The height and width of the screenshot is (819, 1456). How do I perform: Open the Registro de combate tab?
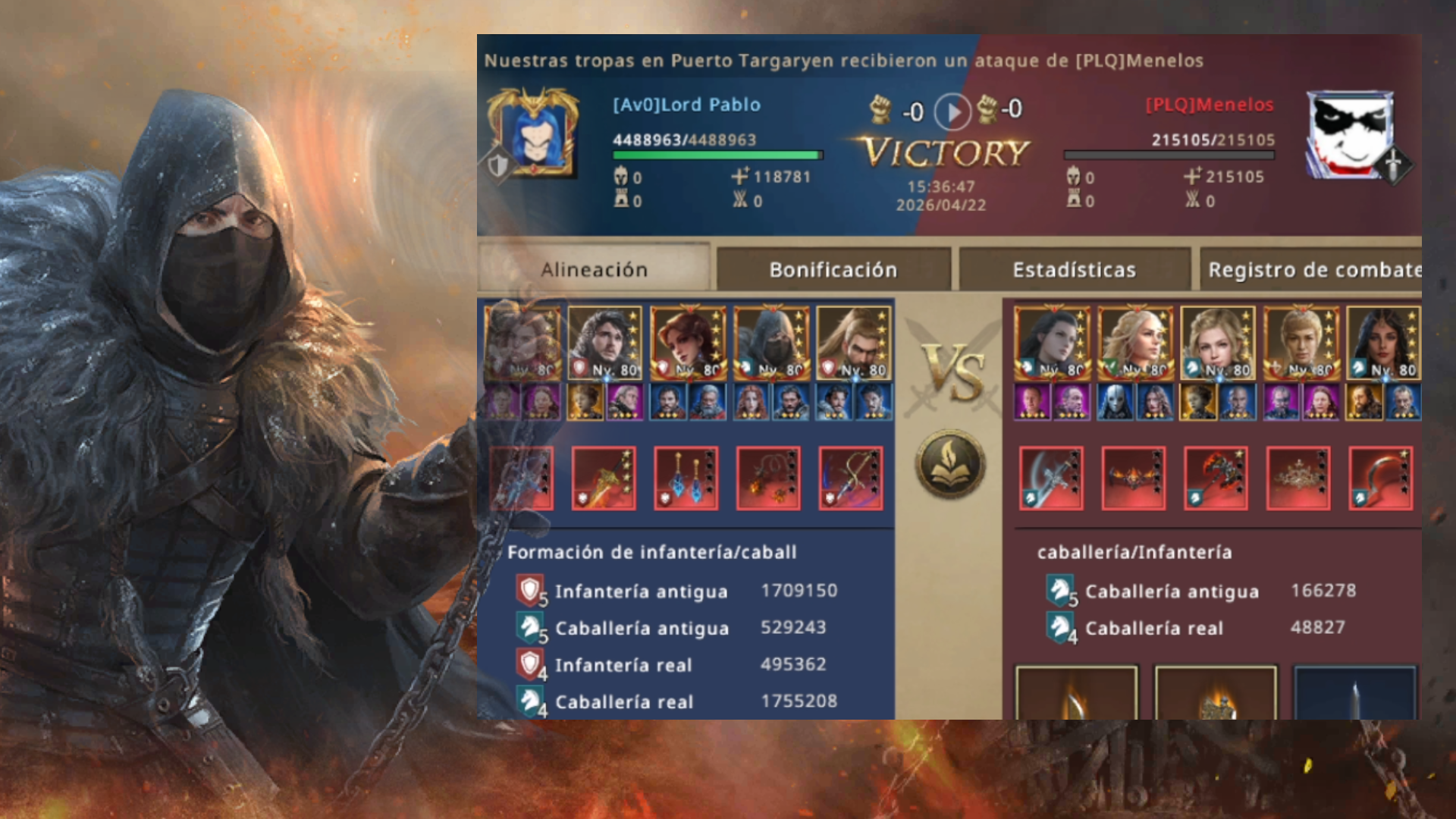[1312, 269]
